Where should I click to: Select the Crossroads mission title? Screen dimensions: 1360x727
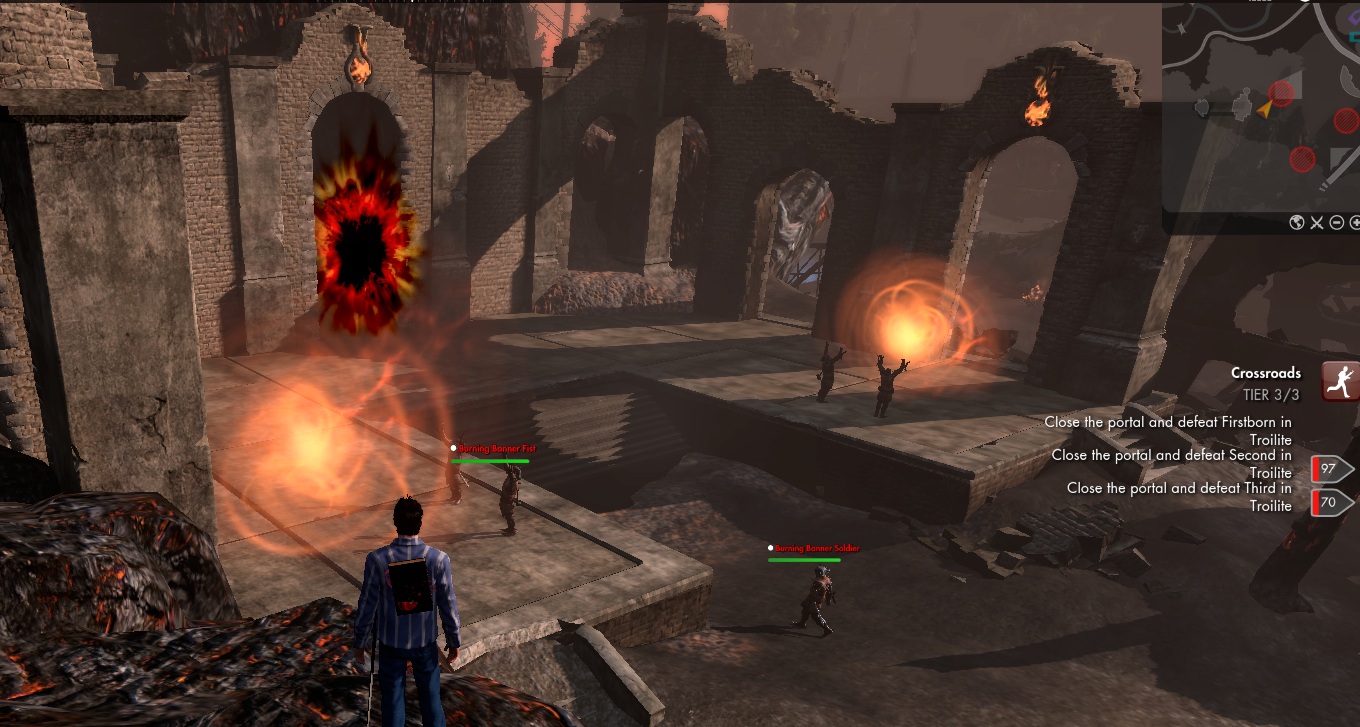(1266, 373)
